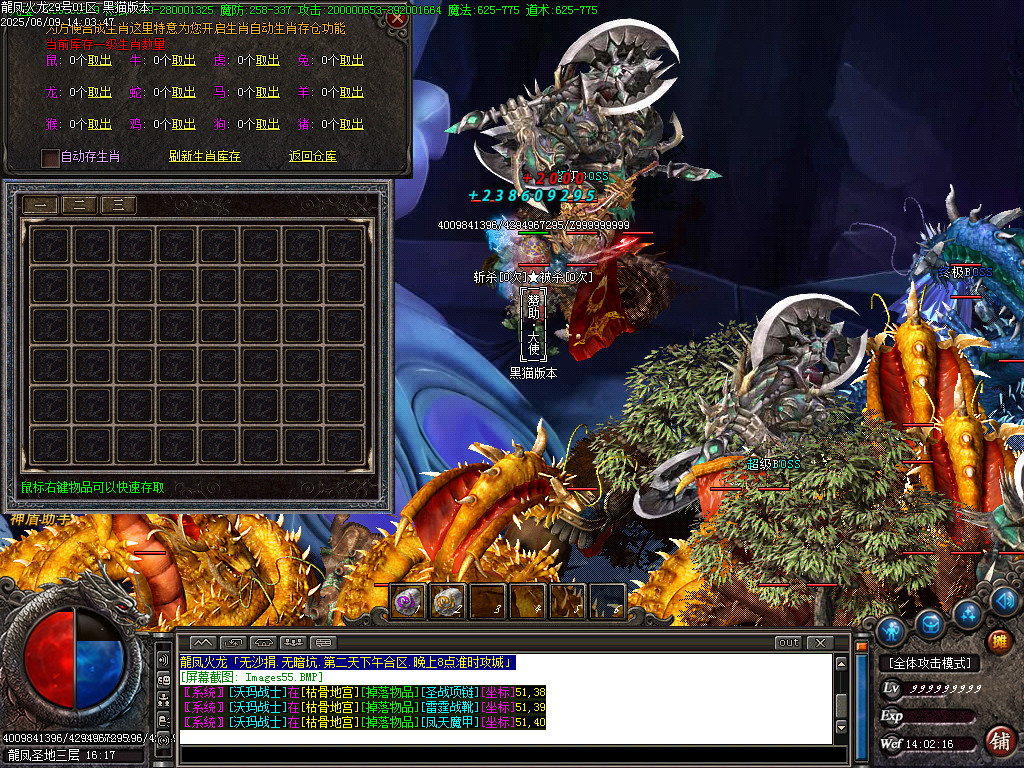Switch to warehouse page tab 一

click(41, 205)
